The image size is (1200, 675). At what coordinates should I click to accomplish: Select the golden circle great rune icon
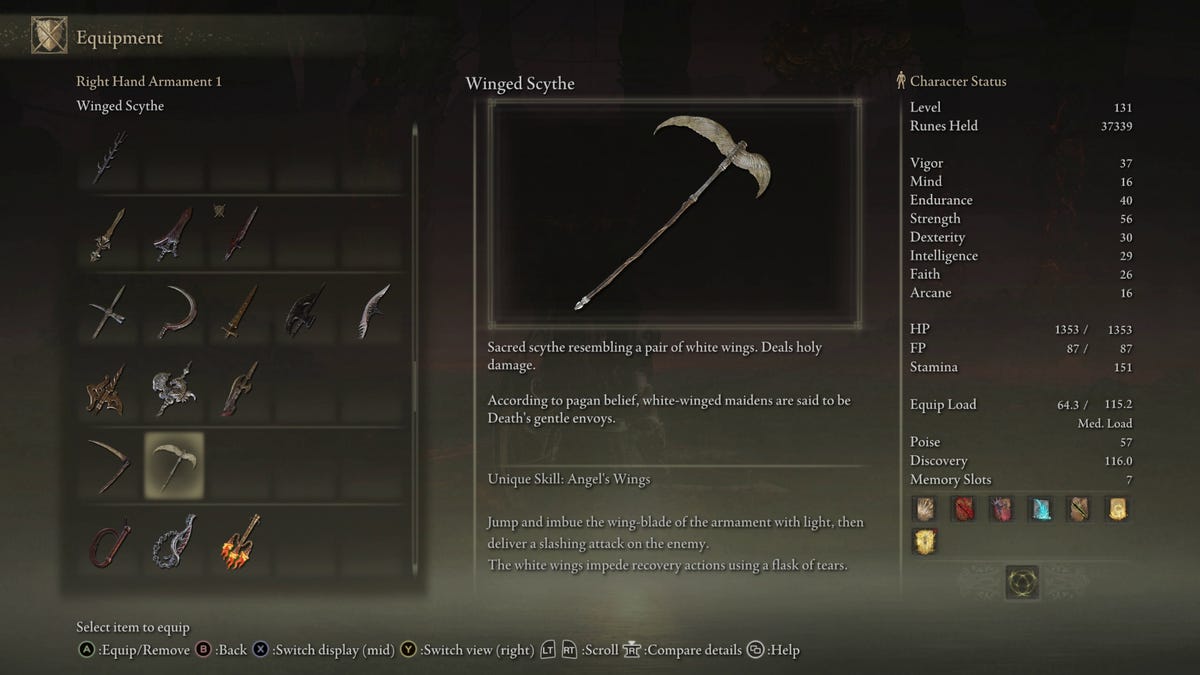tap(1022, 581)
